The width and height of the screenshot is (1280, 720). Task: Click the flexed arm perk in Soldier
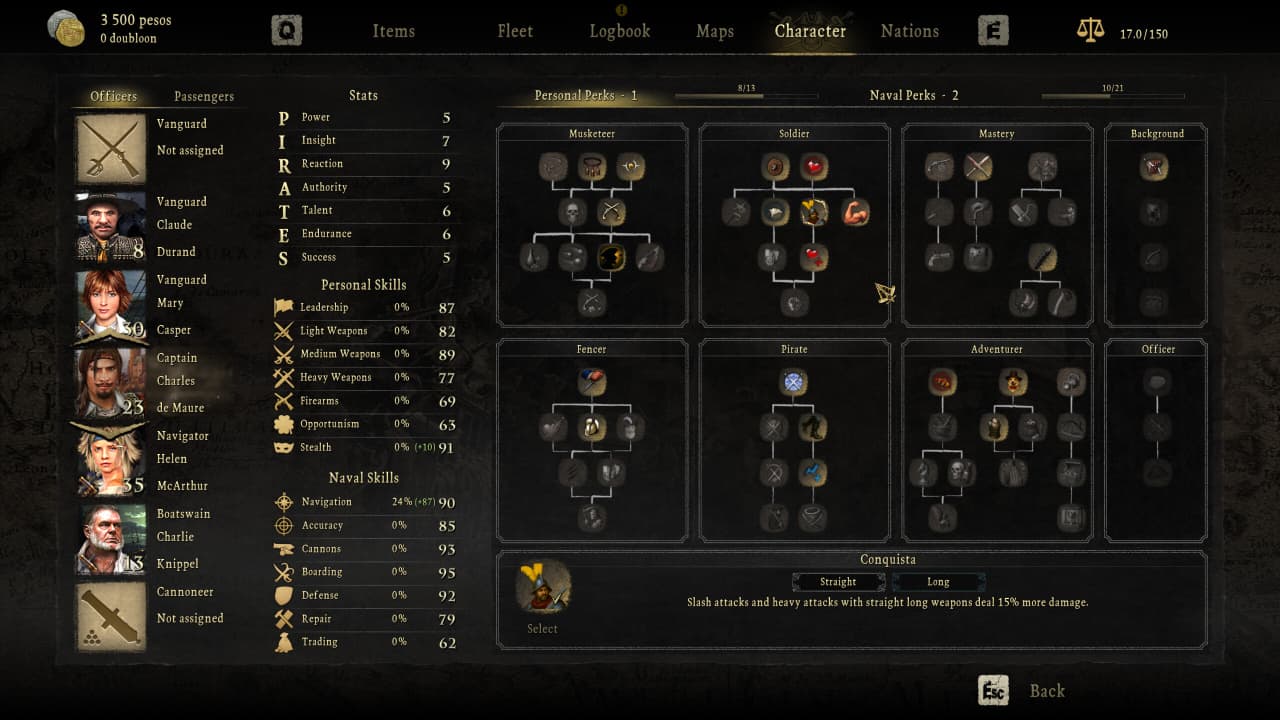tap(855, 212)
